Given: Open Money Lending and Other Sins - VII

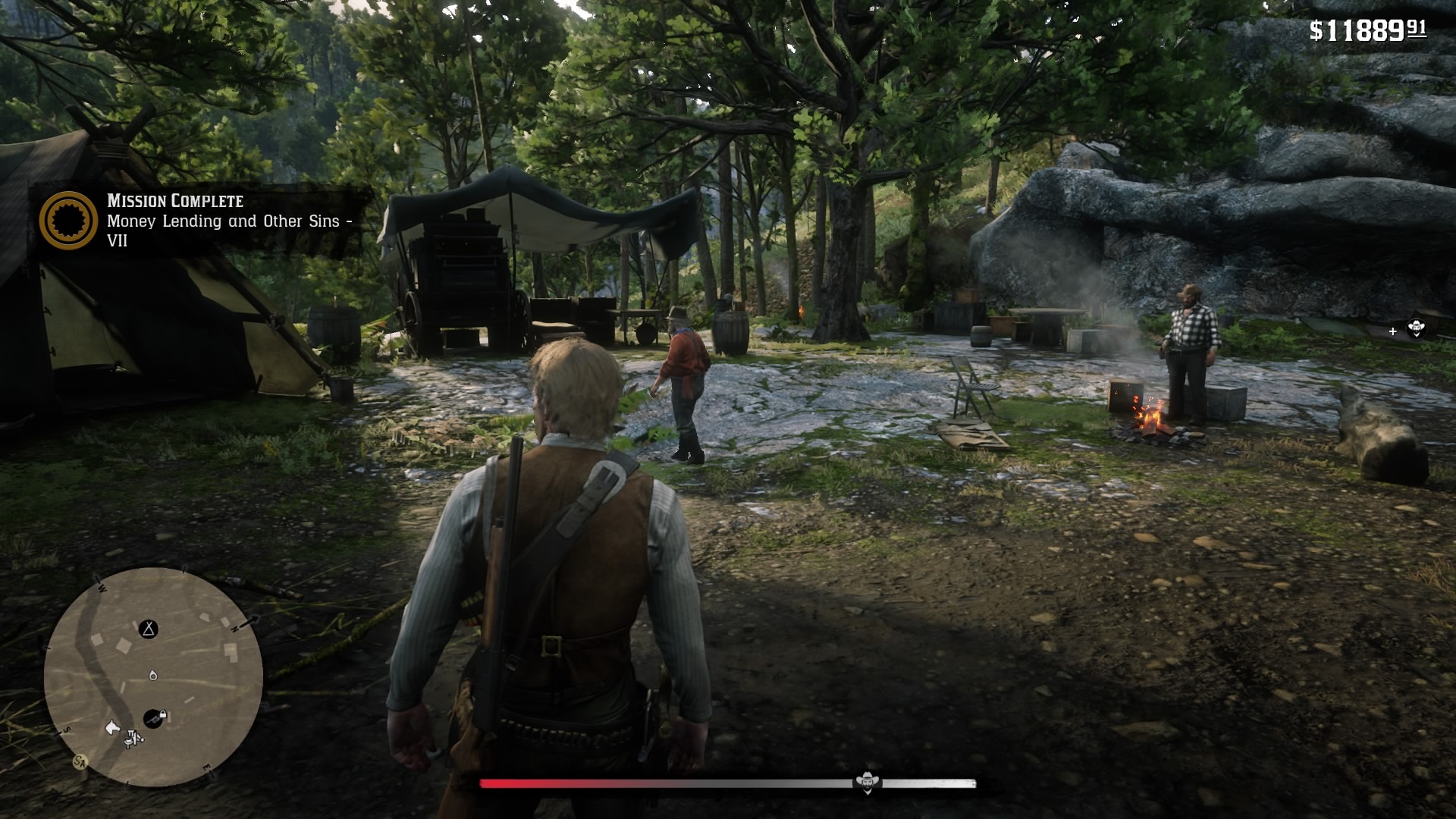Looking at the screenshot, I should pyautogui.click(x=227, y=230).
